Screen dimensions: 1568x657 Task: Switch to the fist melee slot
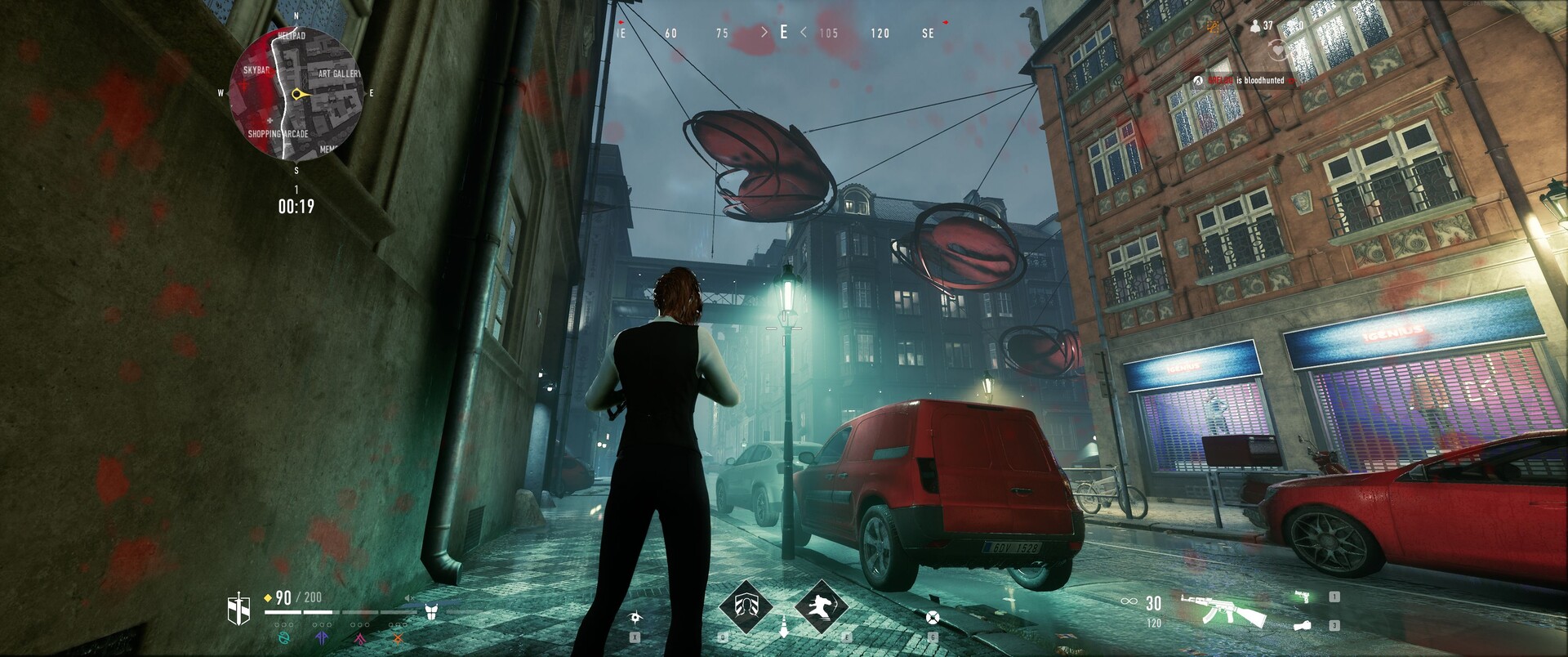tap(1303, 625)
